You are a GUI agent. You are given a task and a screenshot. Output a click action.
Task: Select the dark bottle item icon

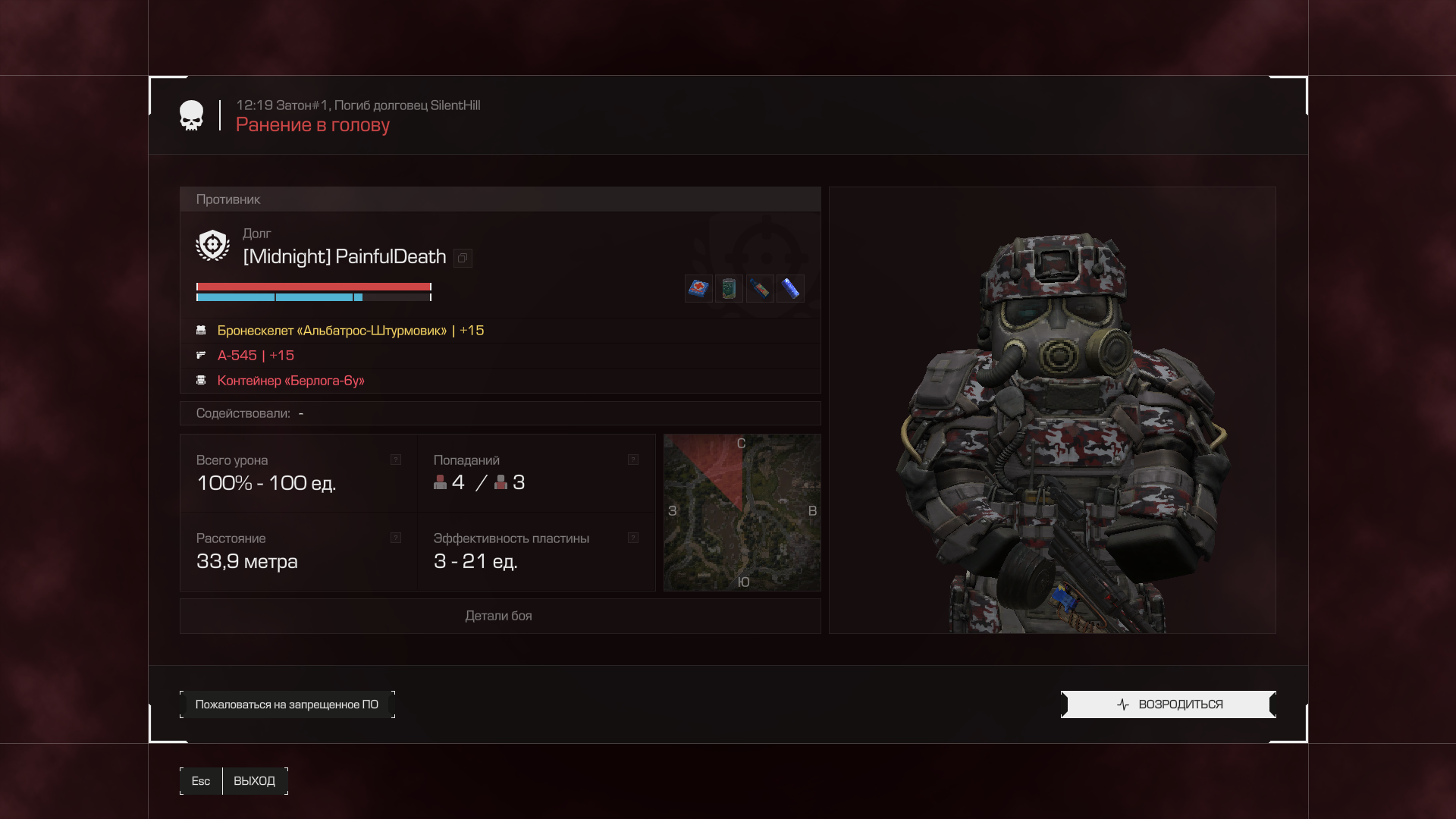[760, 289]
